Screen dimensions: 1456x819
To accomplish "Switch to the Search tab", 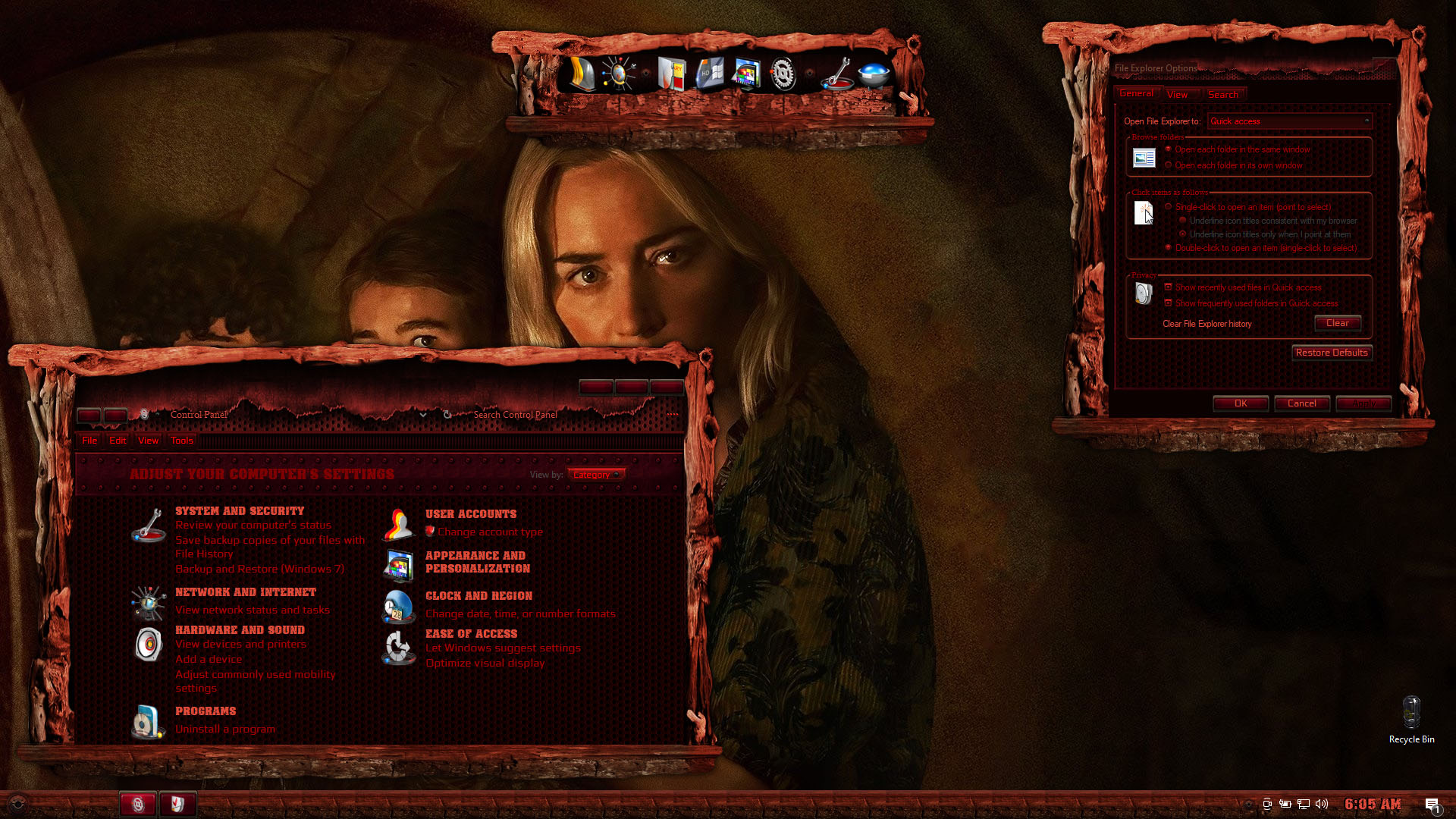I will (1222, 95).
